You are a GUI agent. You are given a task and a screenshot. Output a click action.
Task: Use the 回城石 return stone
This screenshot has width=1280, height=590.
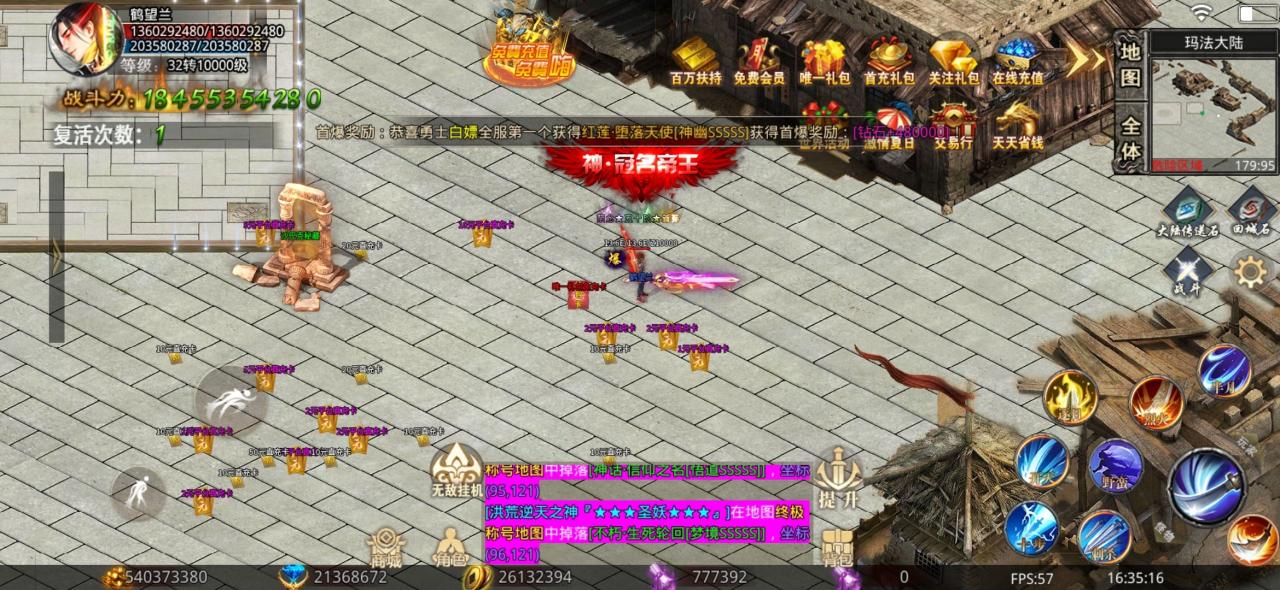click(1250, 212)
